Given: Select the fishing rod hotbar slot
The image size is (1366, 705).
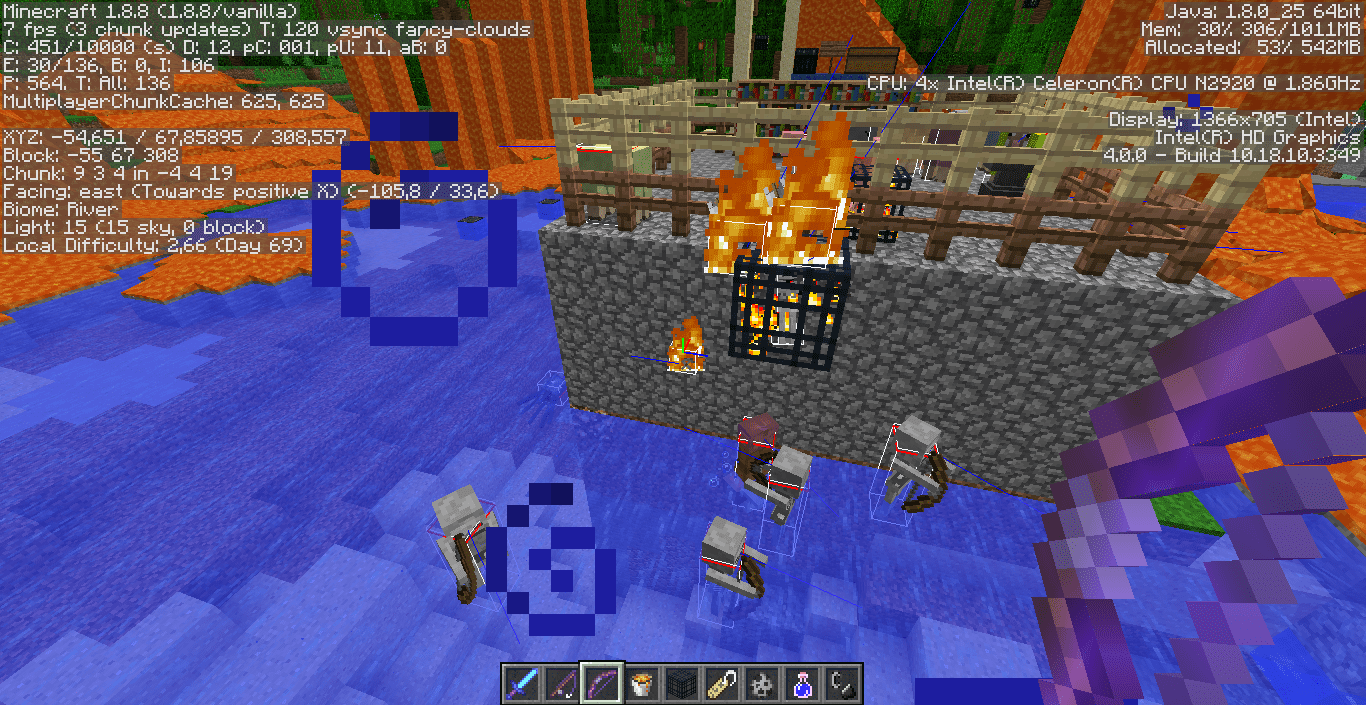Looking at the screenshot, I should click(x=562, y=685).
